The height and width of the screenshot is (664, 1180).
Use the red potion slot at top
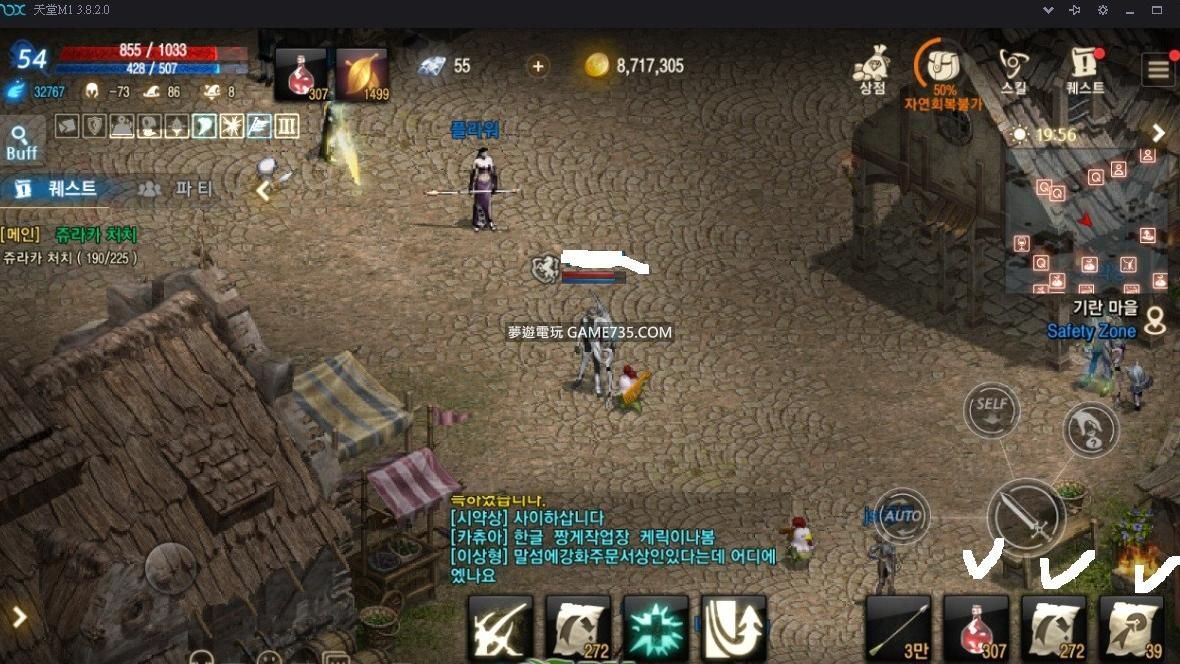pyautogui.click(x=301, y=74)
